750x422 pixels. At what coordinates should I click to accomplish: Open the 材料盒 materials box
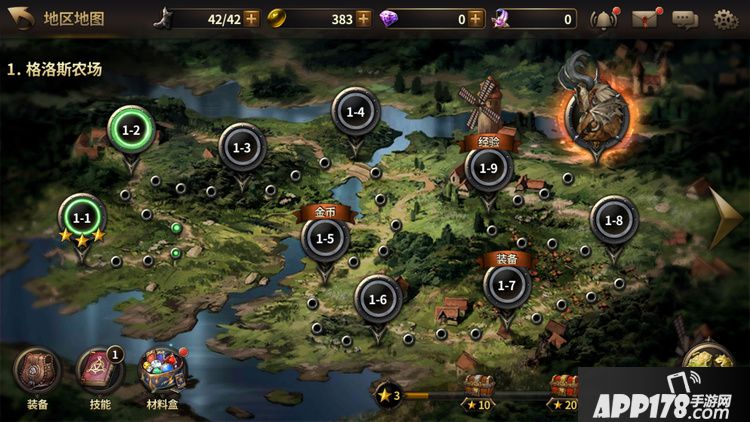(x=162, y=375)
